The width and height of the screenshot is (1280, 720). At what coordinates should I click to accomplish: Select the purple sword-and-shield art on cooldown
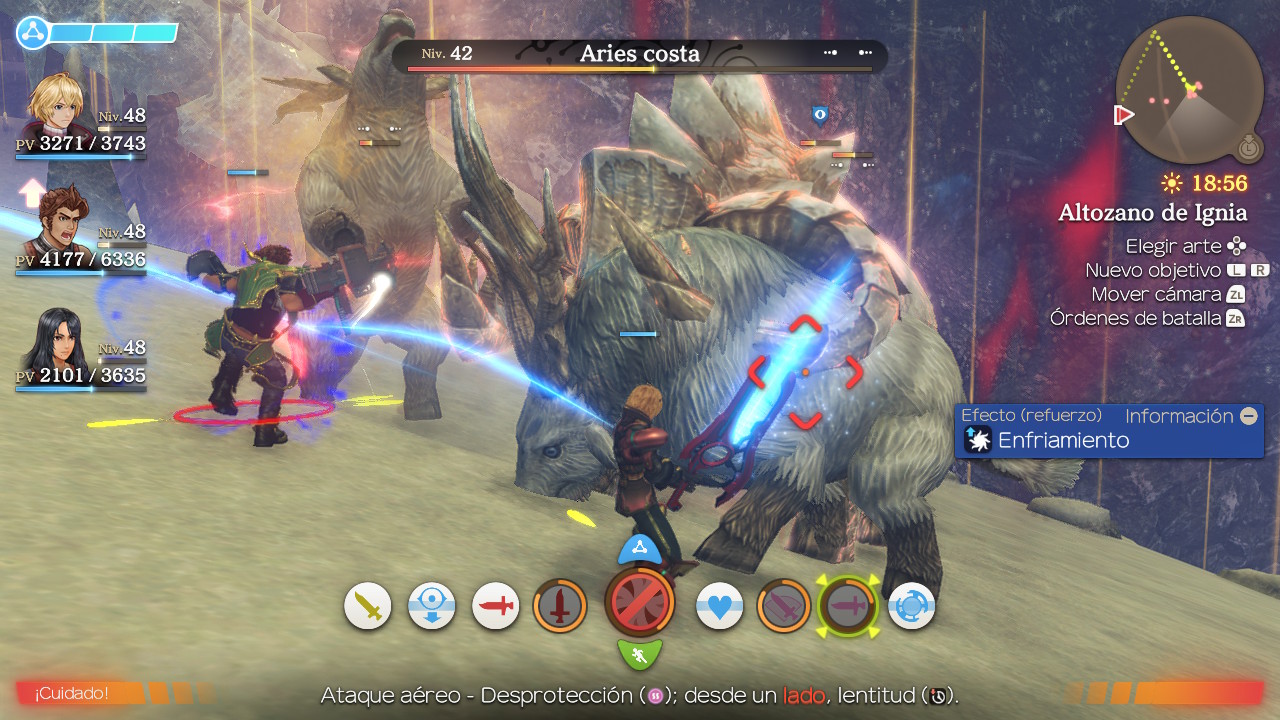pos(784,606)
